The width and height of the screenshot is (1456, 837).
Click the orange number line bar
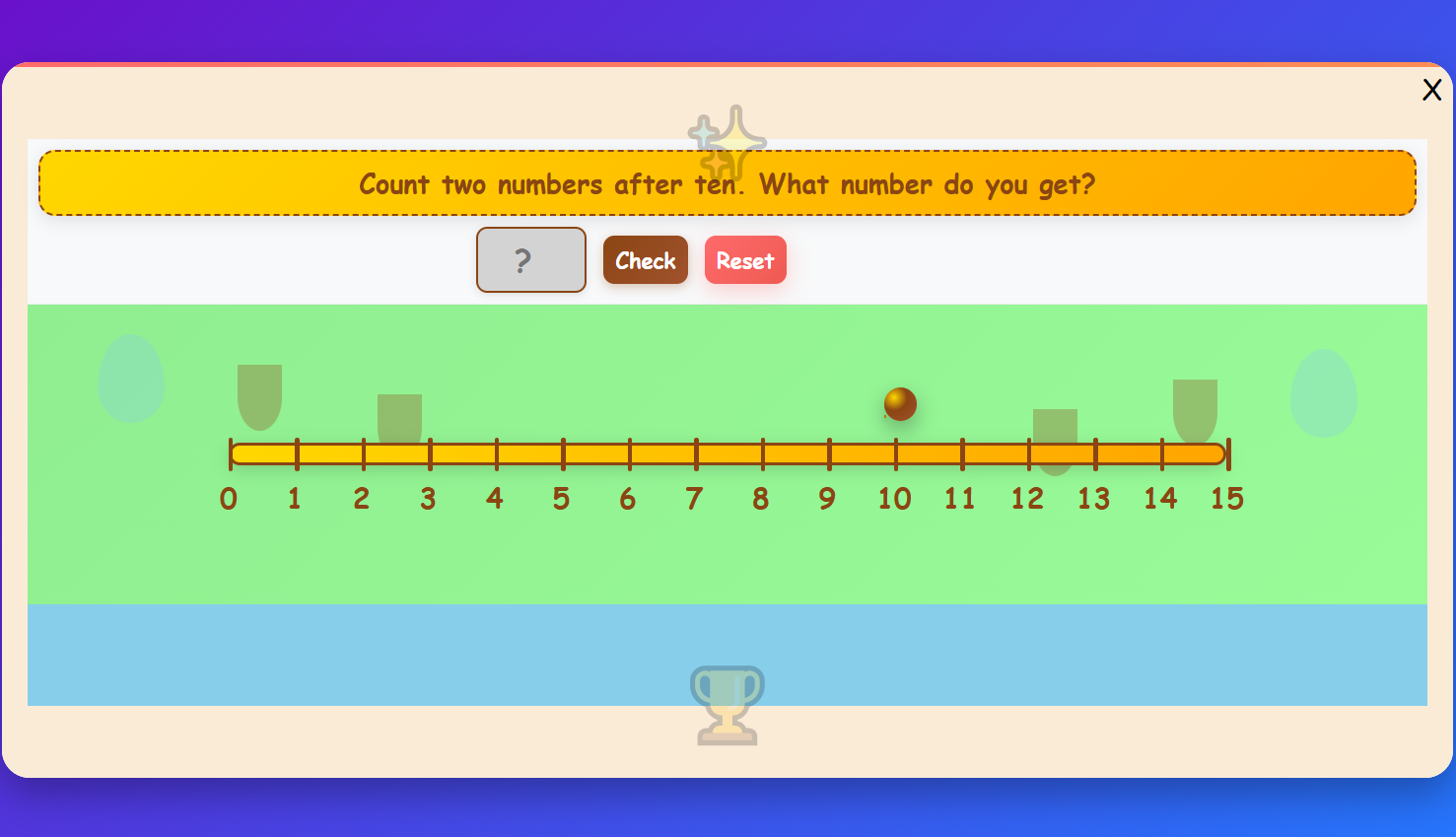(x=728, y=454)
